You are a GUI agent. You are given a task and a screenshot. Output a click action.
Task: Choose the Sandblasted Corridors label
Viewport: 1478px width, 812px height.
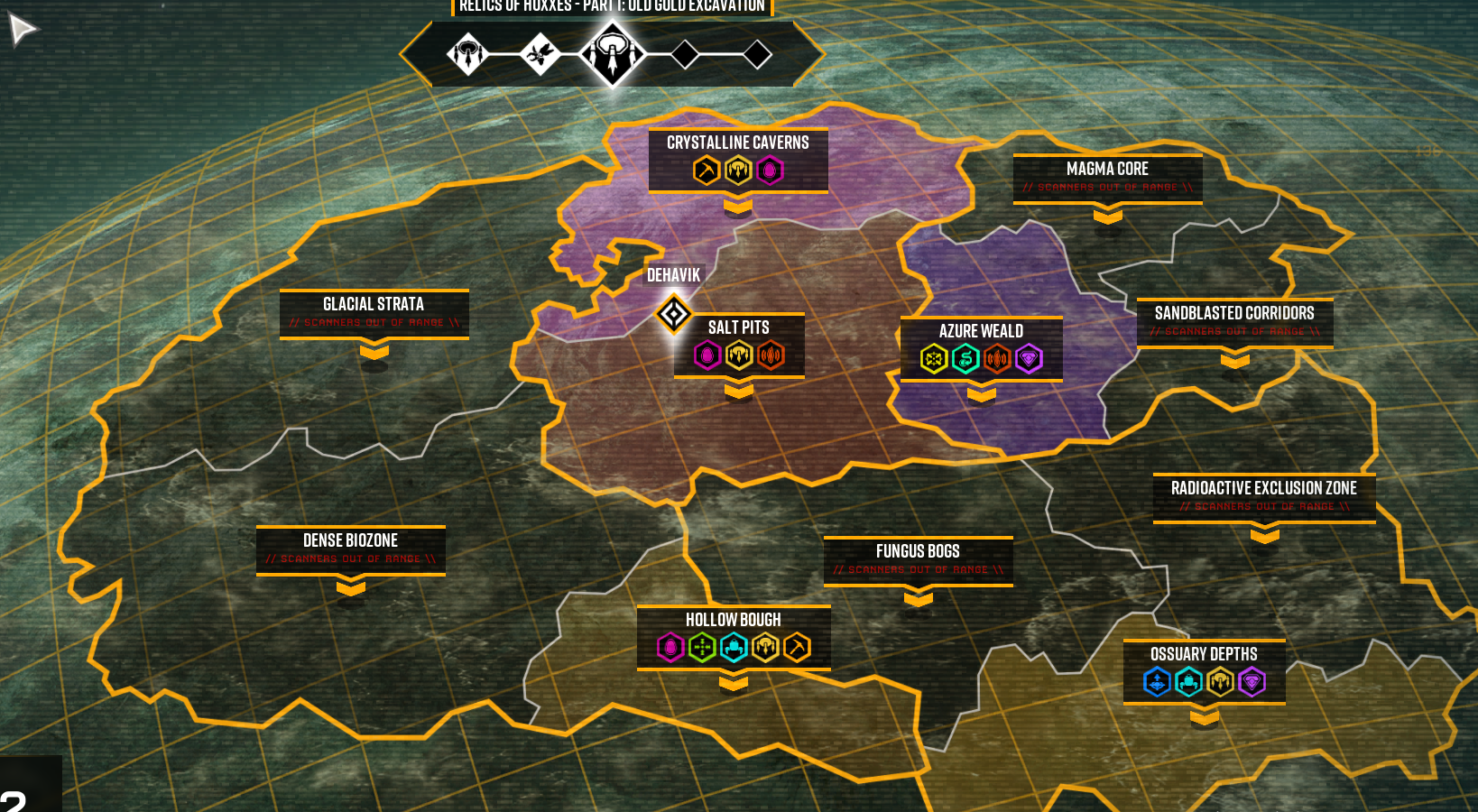[1234, 314]
